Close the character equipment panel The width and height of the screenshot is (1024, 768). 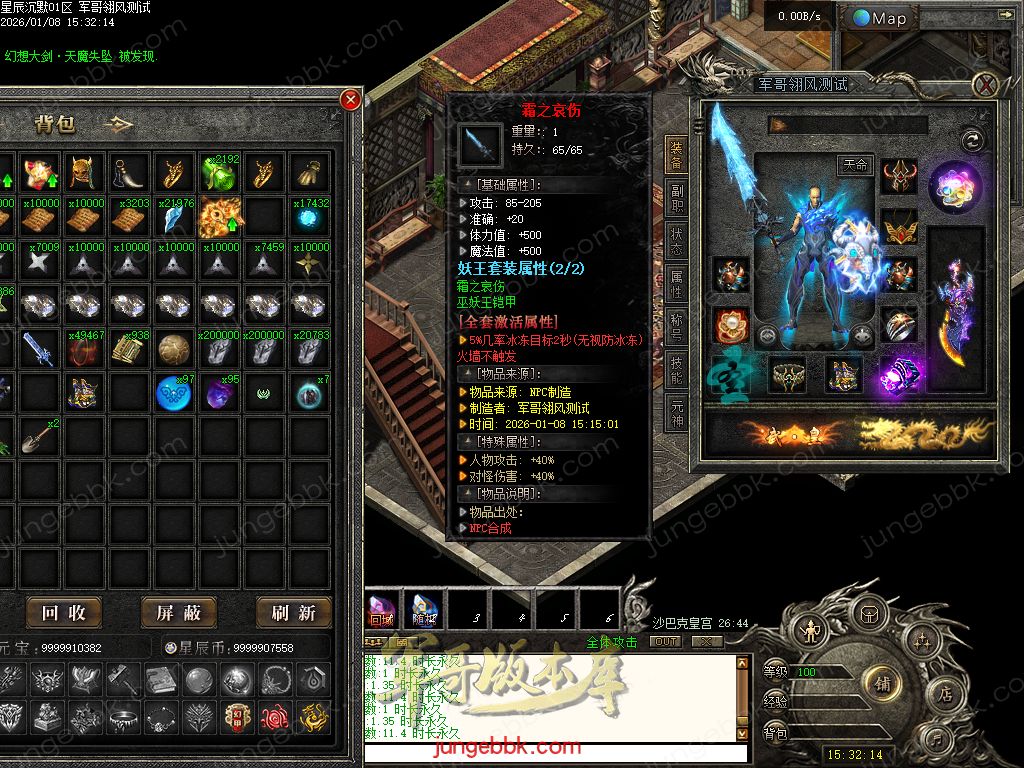pyautogui.click(x=986, y=85)
